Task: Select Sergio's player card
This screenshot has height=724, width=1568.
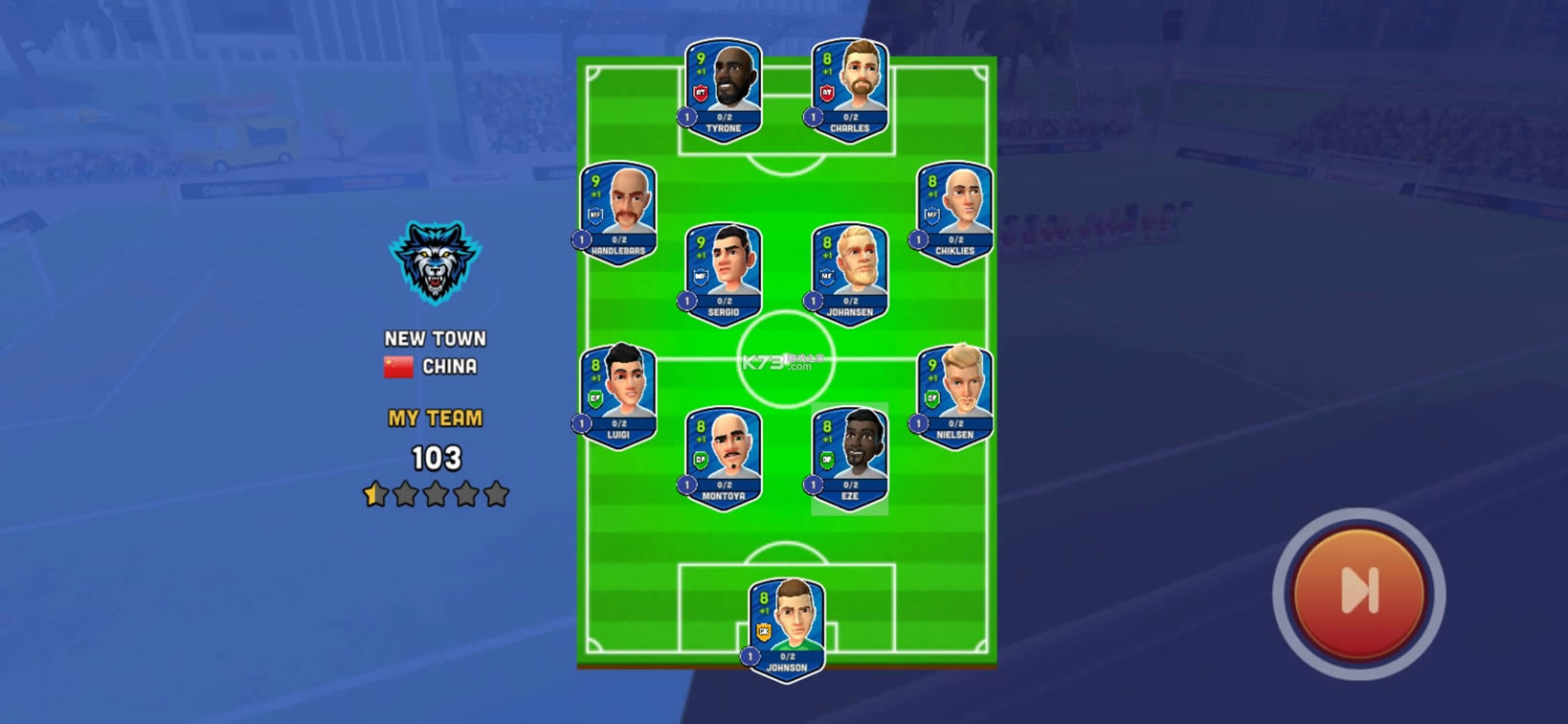Action: 724,275
